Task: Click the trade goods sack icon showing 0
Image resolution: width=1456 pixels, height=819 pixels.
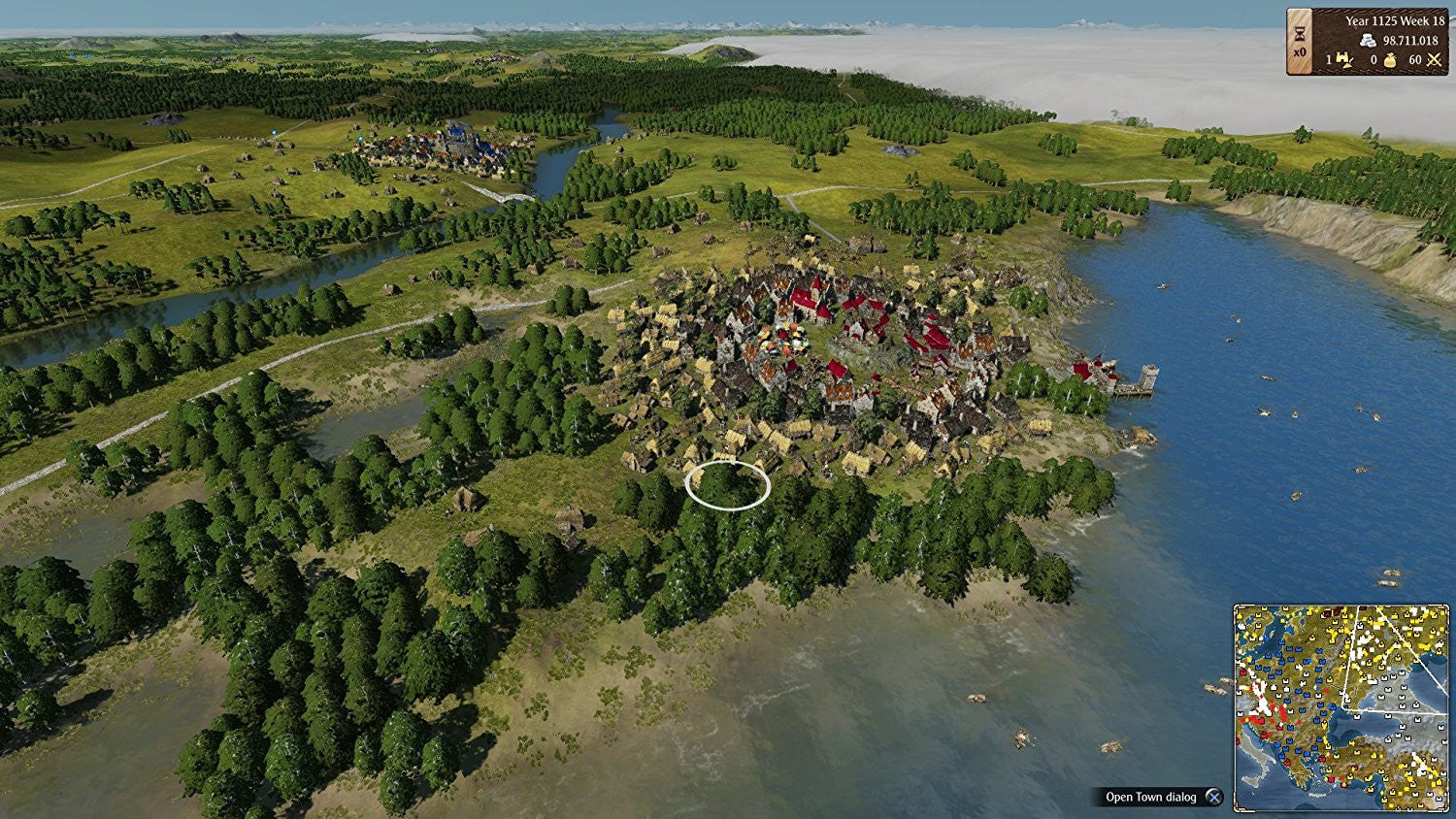Action: pyautogui.click(x=1390, y=60)
